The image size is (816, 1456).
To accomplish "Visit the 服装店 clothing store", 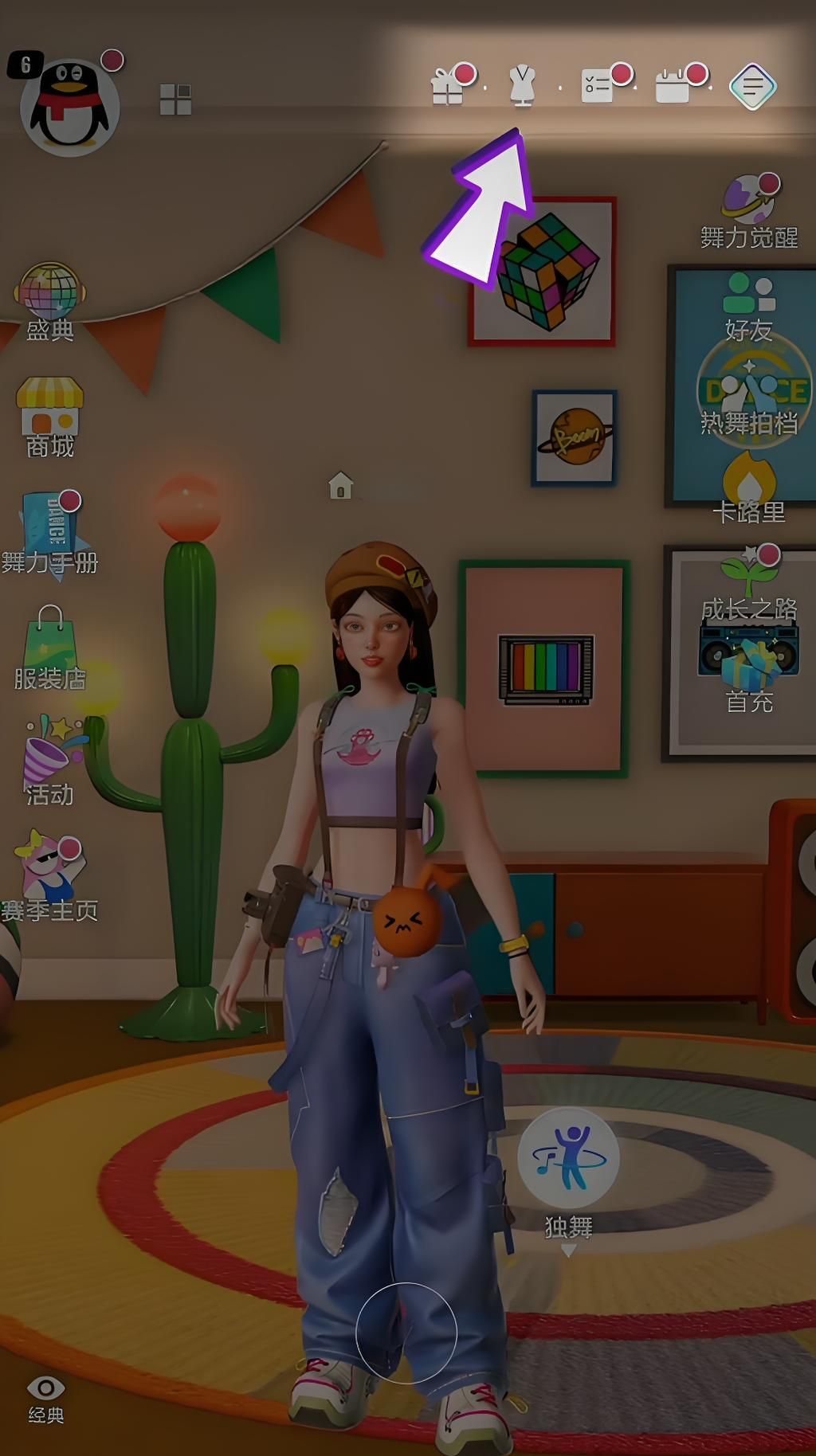I will (49, 648).
